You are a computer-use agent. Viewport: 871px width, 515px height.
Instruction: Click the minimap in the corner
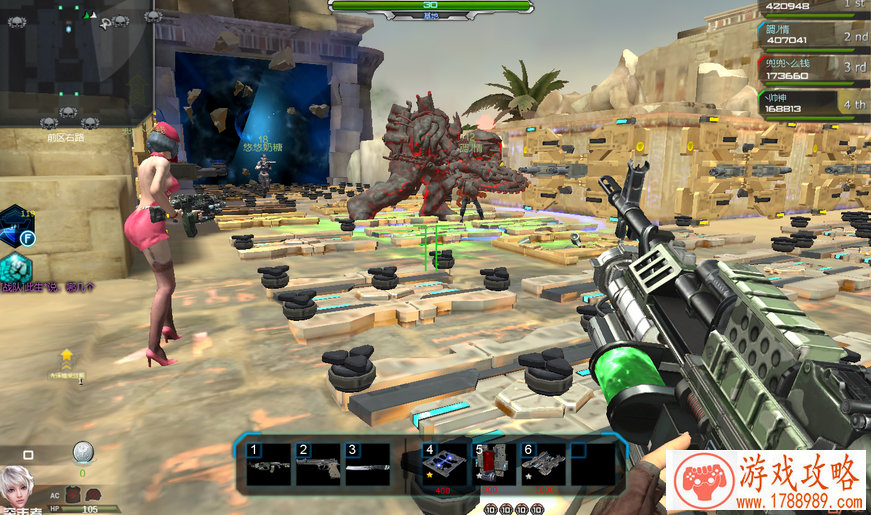coord(76,62)
